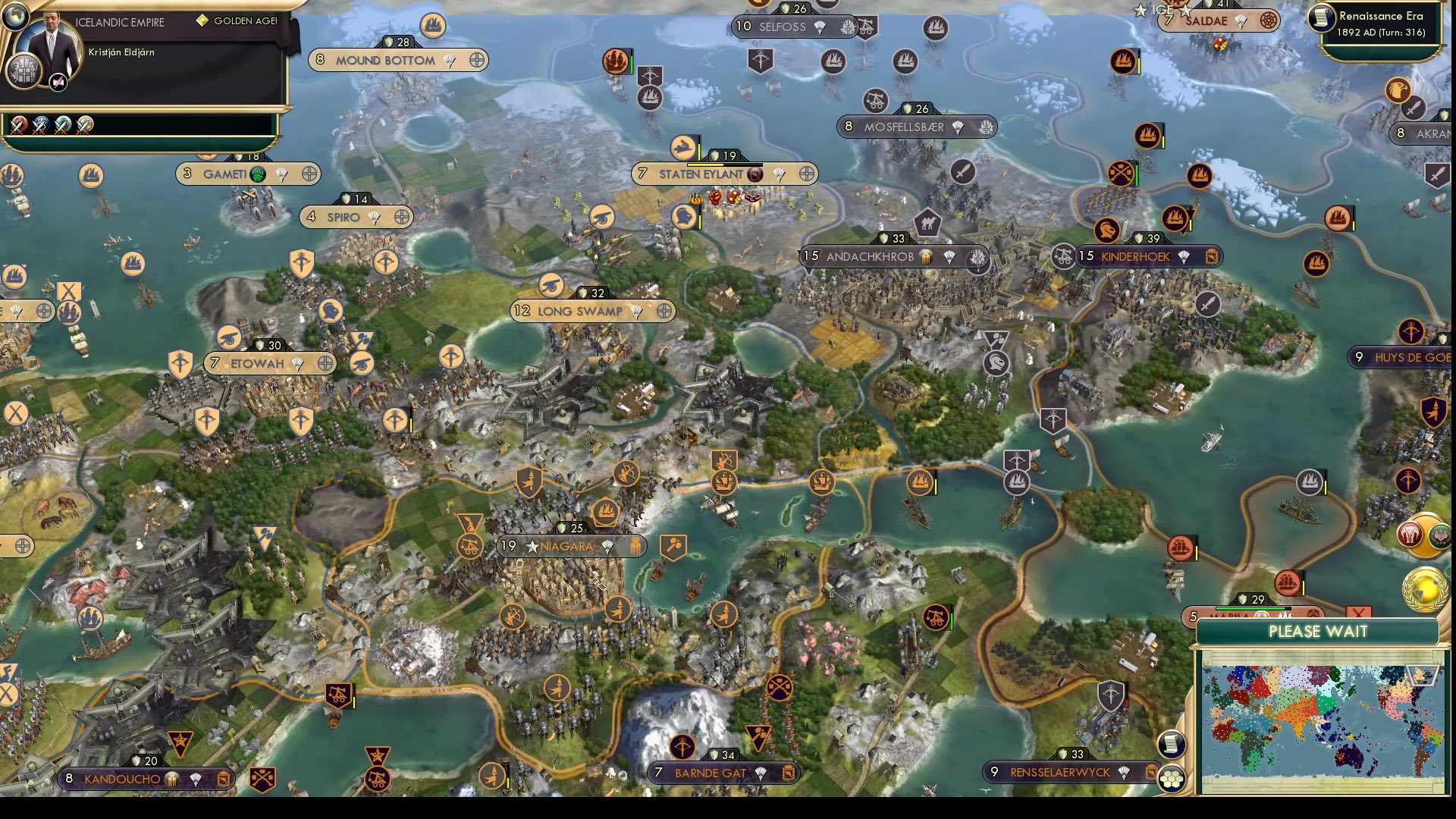Viewport: 1456px width, 819px height.
Task: Click the green notification bubble near the golden button
Action: [x=1441, y=537]
